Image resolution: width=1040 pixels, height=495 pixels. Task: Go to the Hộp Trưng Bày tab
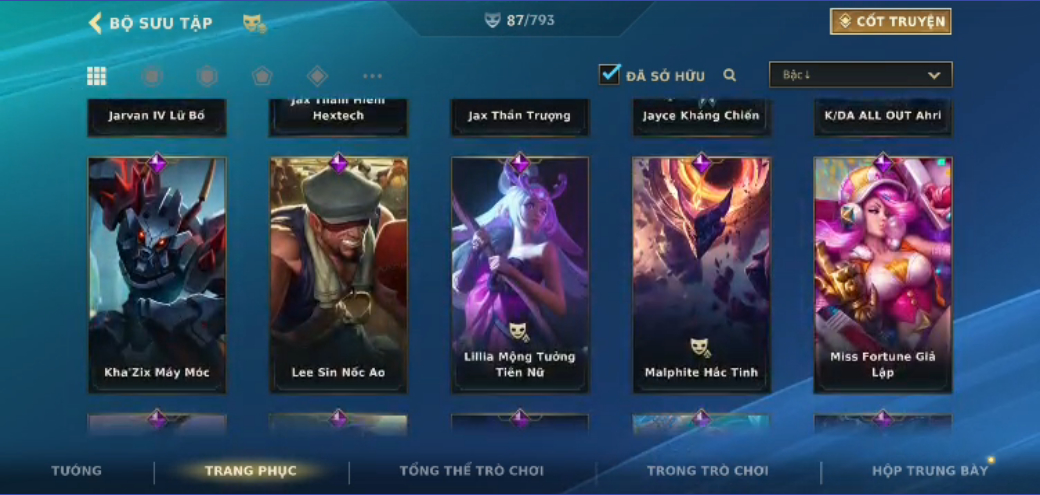pyautogui.click(x=930, y=470)
